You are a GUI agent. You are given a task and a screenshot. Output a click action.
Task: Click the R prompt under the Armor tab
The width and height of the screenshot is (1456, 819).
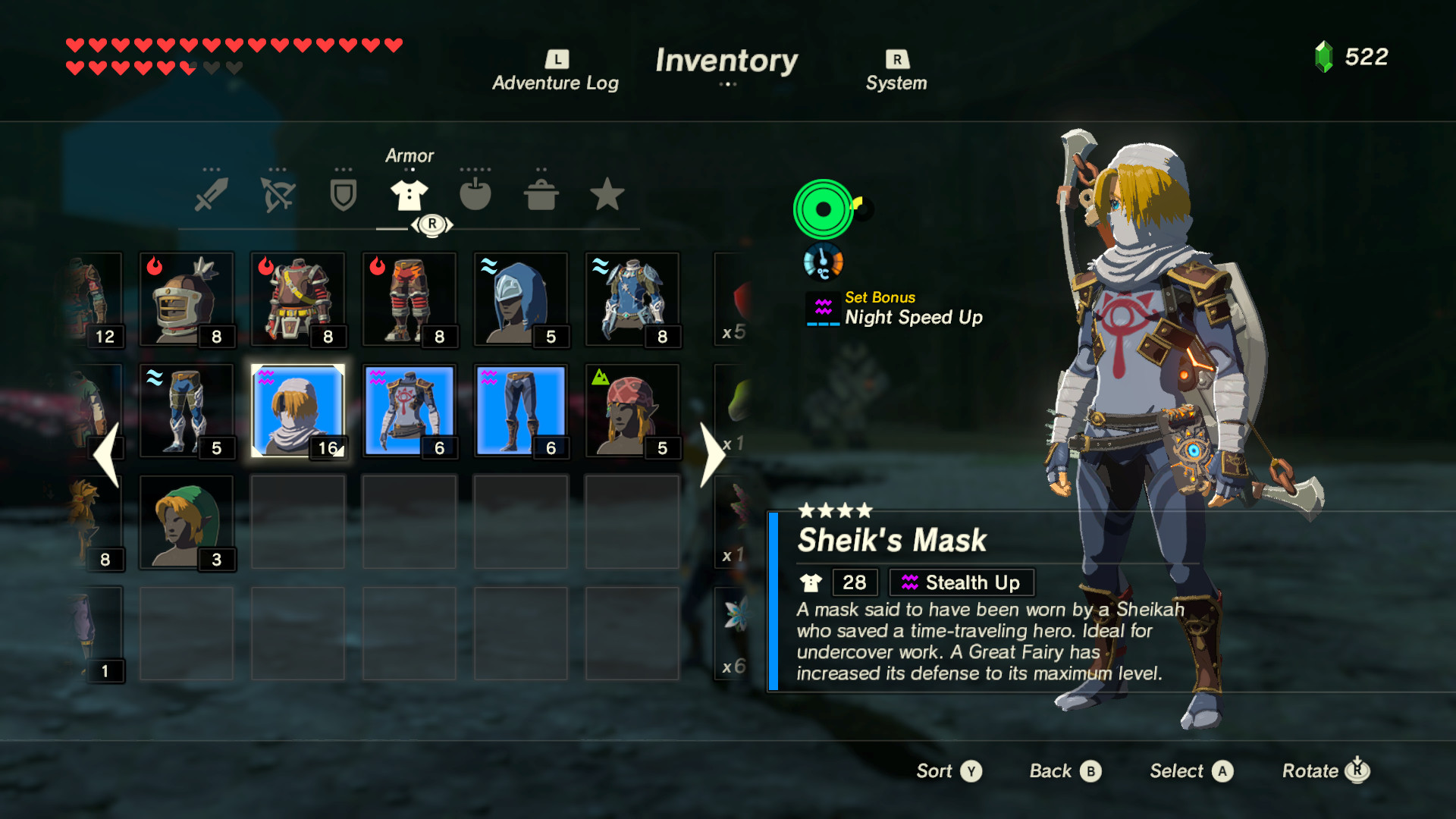click(431, 224)
